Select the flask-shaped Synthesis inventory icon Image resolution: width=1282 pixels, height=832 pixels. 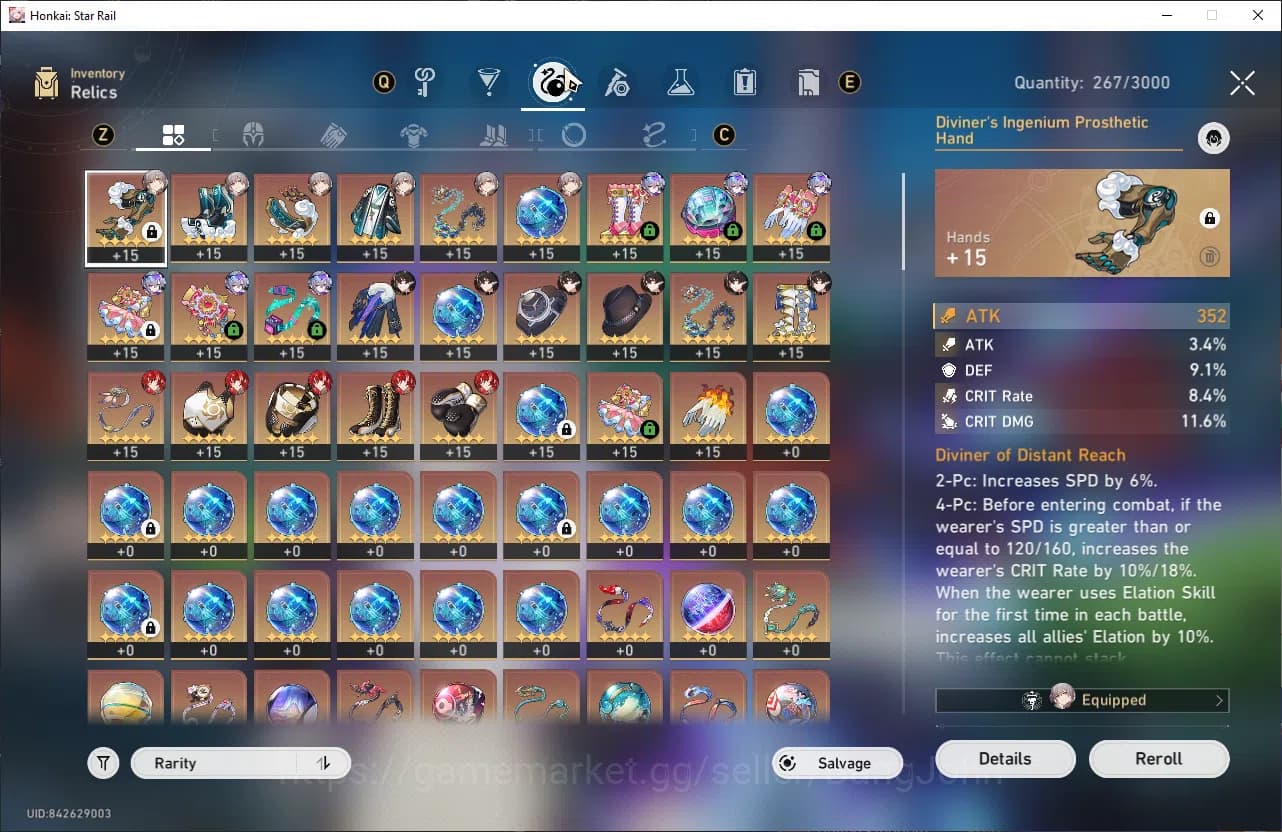pos(681,83)
